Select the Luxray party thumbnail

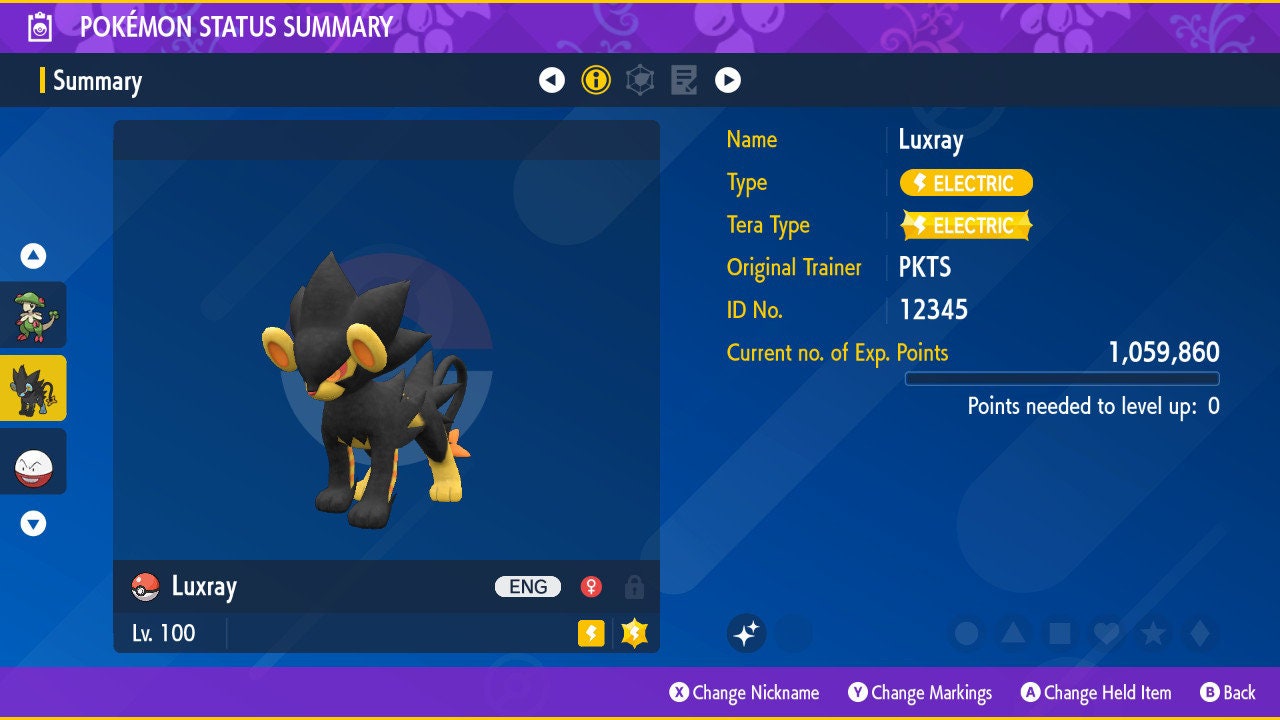point(34,388)
